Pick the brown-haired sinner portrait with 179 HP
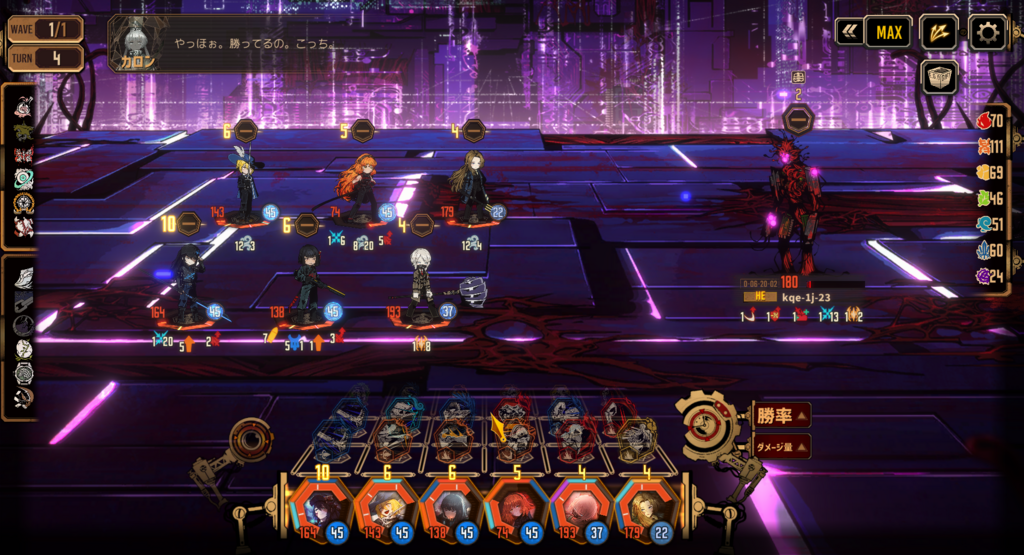This screenshot has height=555, width=1024. [x=643, y=510]
